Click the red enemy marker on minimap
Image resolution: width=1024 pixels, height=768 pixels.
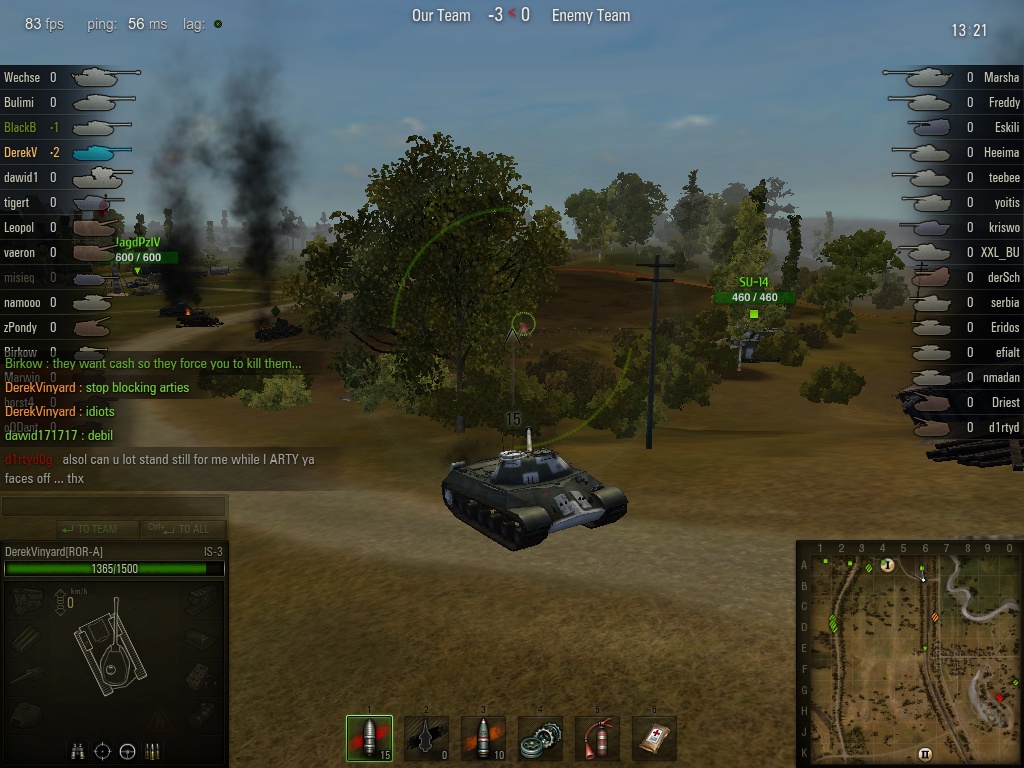pyautogui.click(x=999, y=697)
